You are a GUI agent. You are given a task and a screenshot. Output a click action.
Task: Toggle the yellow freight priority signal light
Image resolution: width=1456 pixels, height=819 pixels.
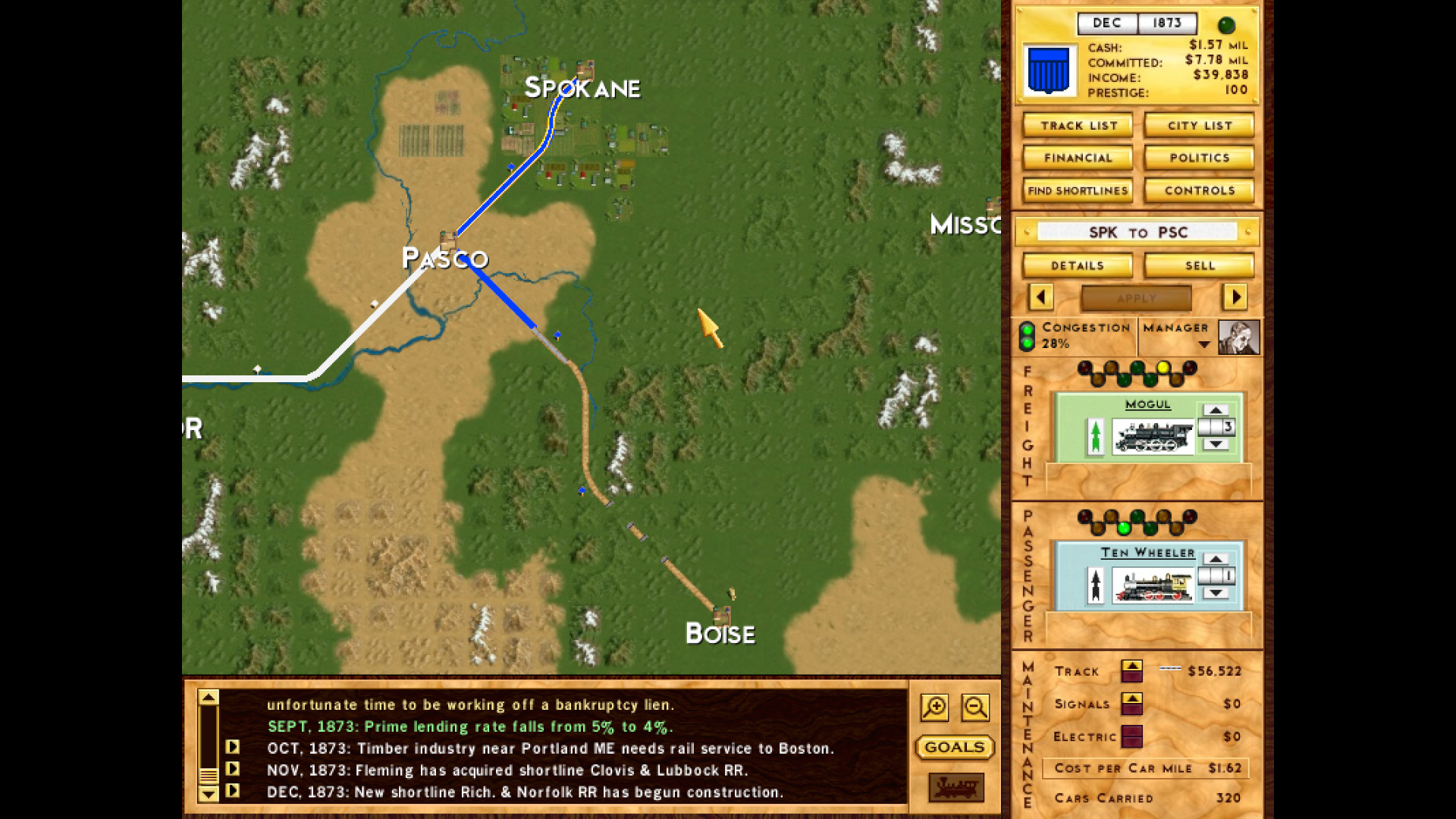coord(1163,367)
